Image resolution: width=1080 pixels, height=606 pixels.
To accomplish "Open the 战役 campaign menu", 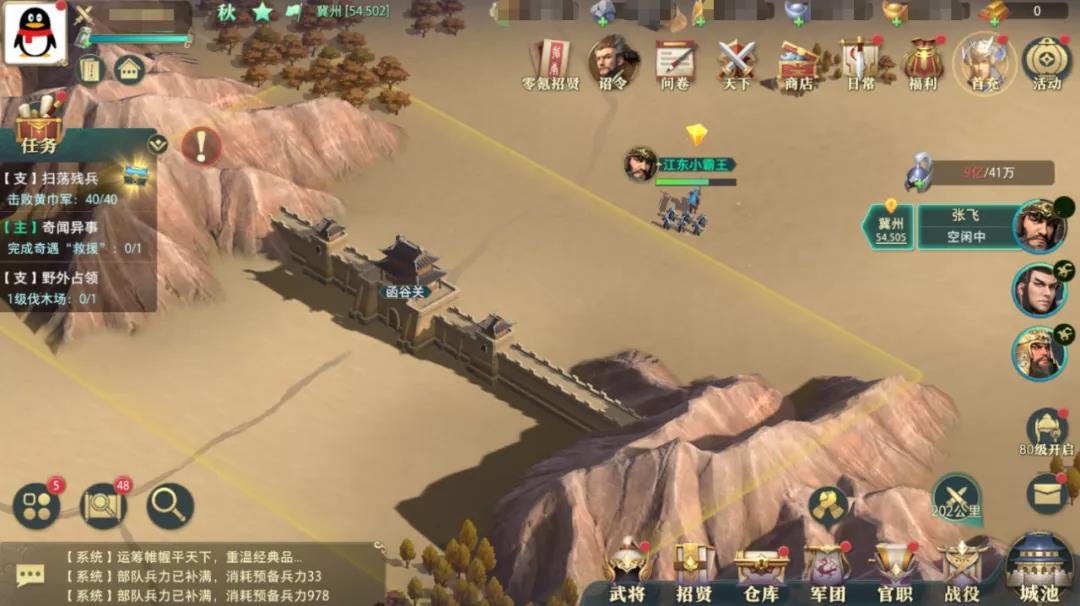I will [x=962, y=572].
